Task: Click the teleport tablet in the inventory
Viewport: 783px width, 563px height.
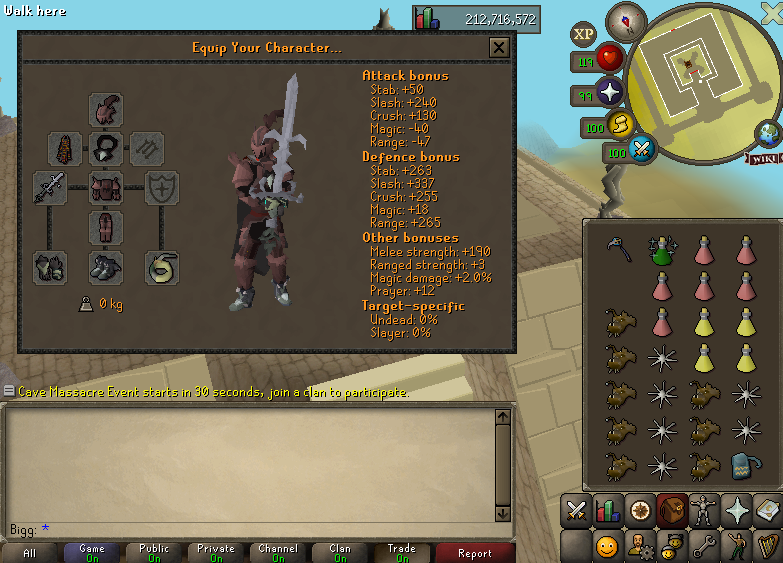Action: pyautogui.click(x=743, y=465)
